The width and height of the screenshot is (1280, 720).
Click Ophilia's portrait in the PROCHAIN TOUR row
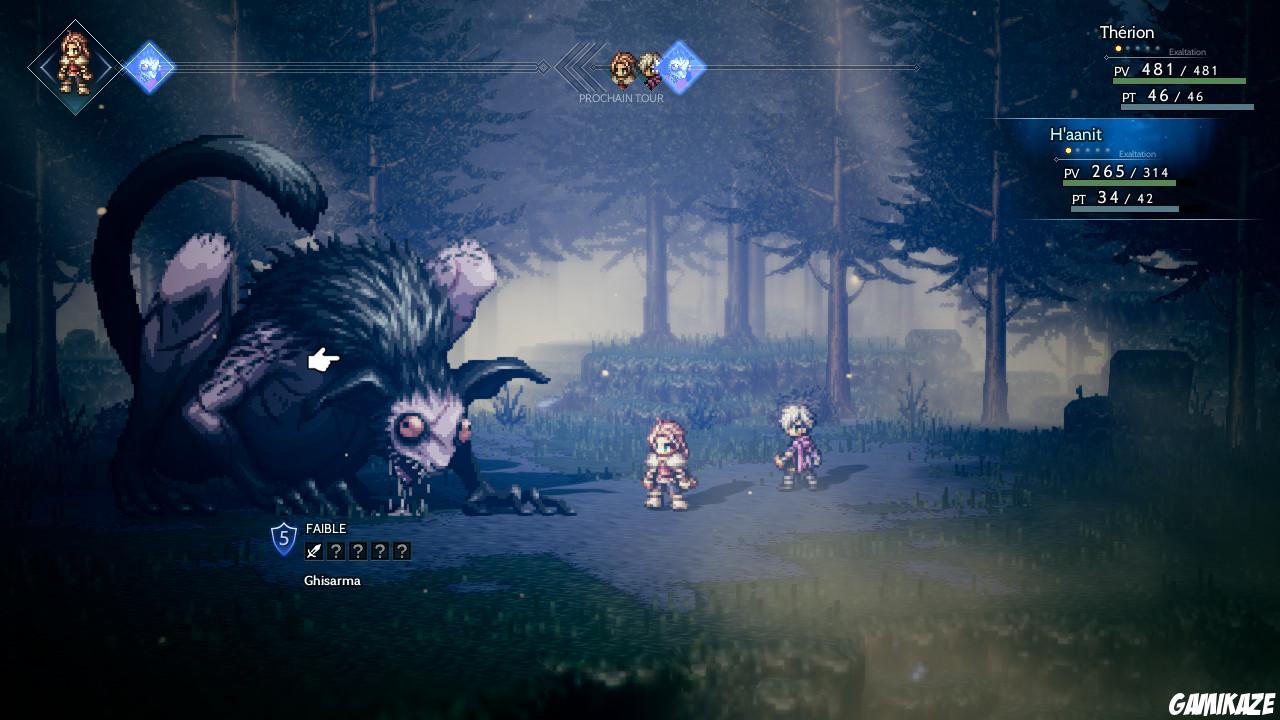pos(624,68)
